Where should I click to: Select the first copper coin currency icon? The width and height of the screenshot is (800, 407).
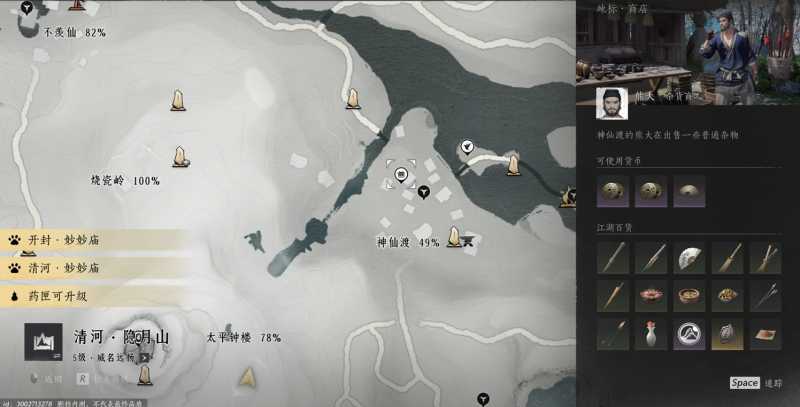tap(613, 190)
